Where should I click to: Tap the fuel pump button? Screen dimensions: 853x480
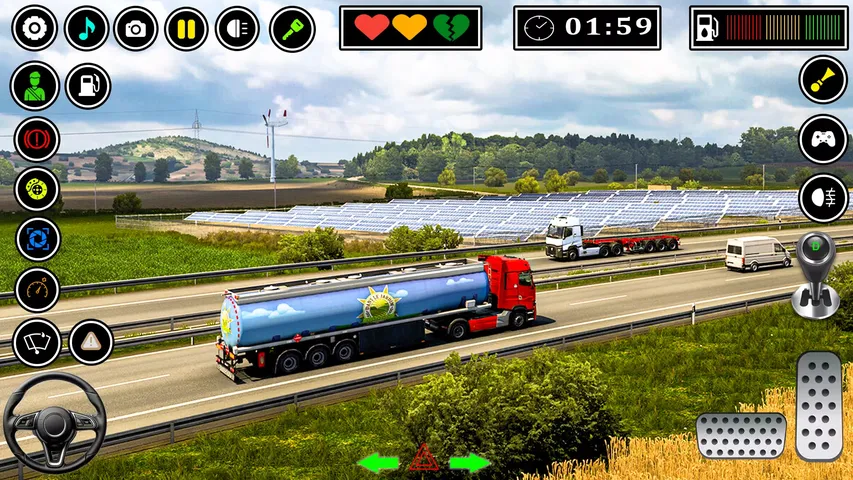pyautogui.click(x=88, y=86)
